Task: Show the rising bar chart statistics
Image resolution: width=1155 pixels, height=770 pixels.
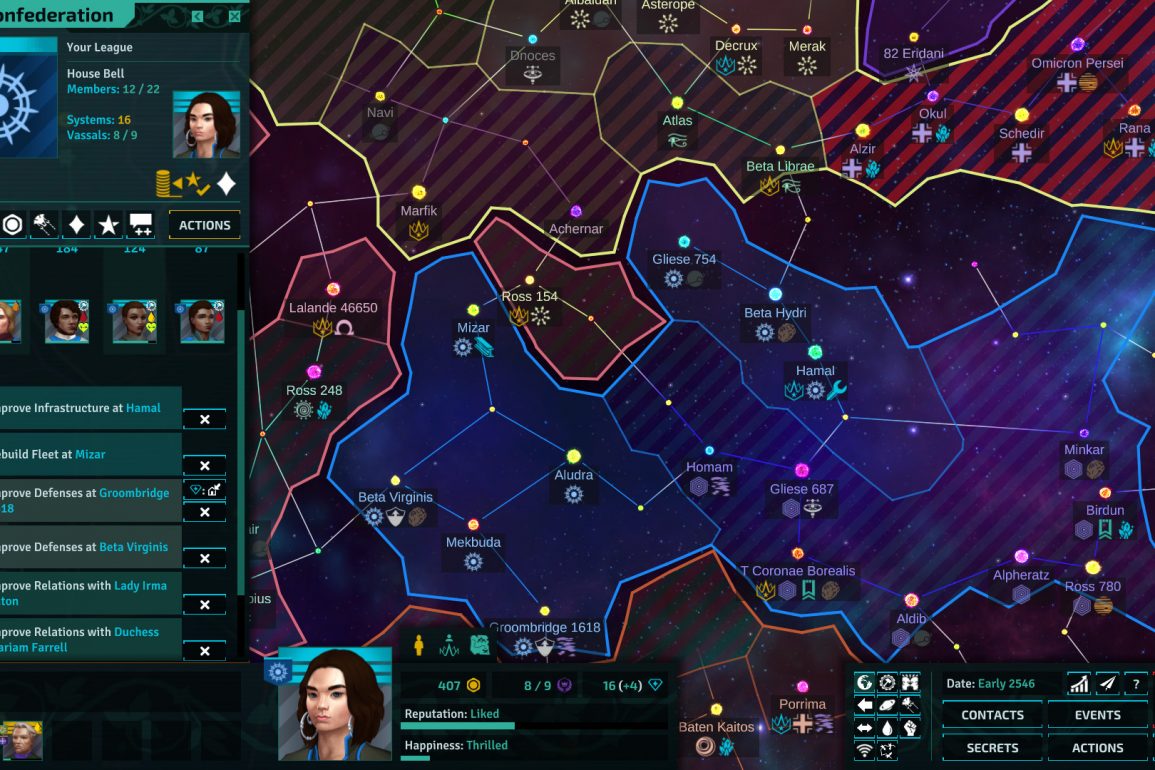Action: 1078,684
